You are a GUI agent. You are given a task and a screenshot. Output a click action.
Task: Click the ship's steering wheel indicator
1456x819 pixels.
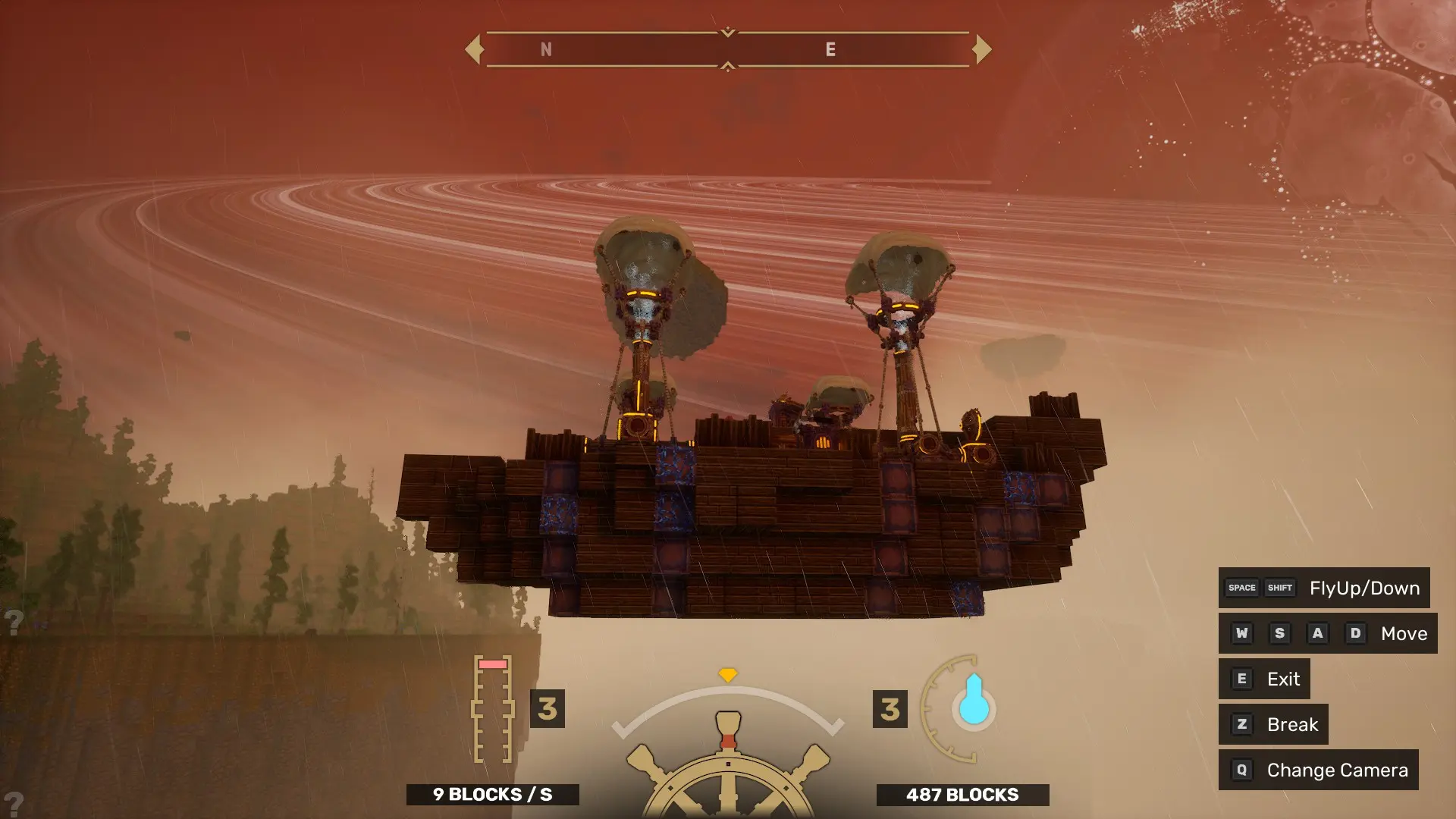(728, 766)
